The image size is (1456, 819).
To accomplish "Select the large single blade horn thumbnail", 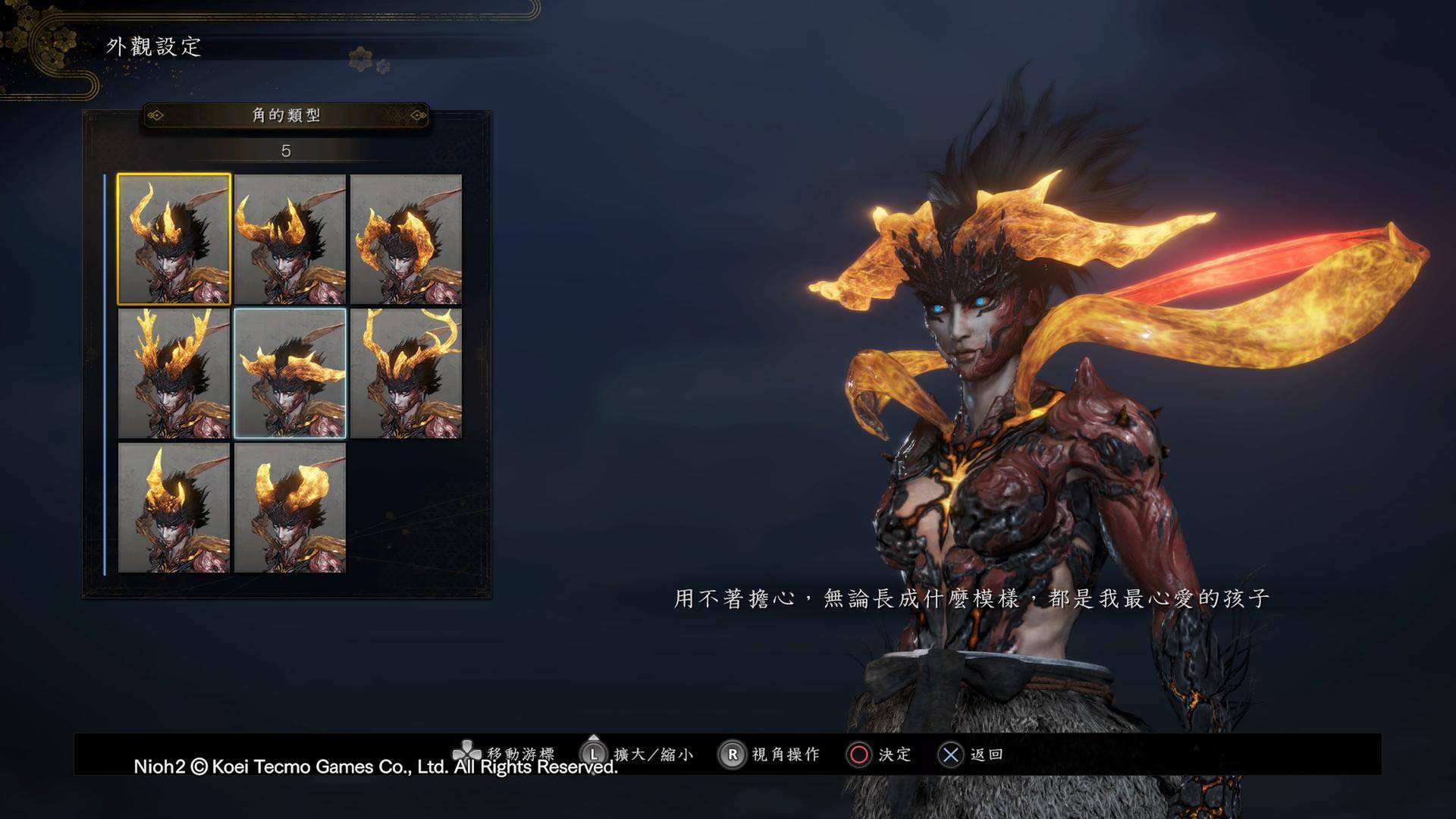I will pyautogui.click(x=174, y=507).
